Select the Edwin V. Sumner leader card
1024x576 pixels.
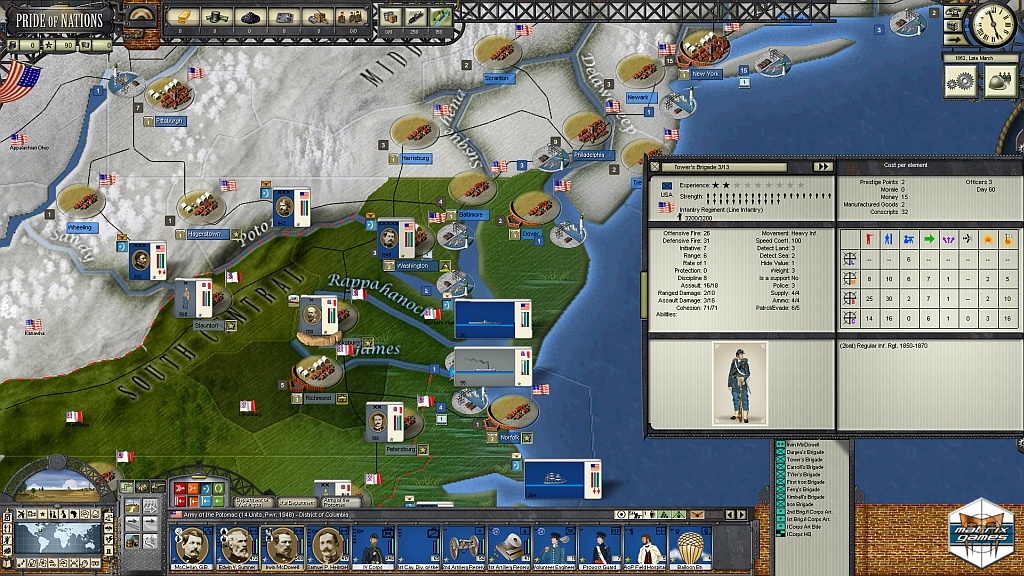pyautogui.click(x=237, y=546)
